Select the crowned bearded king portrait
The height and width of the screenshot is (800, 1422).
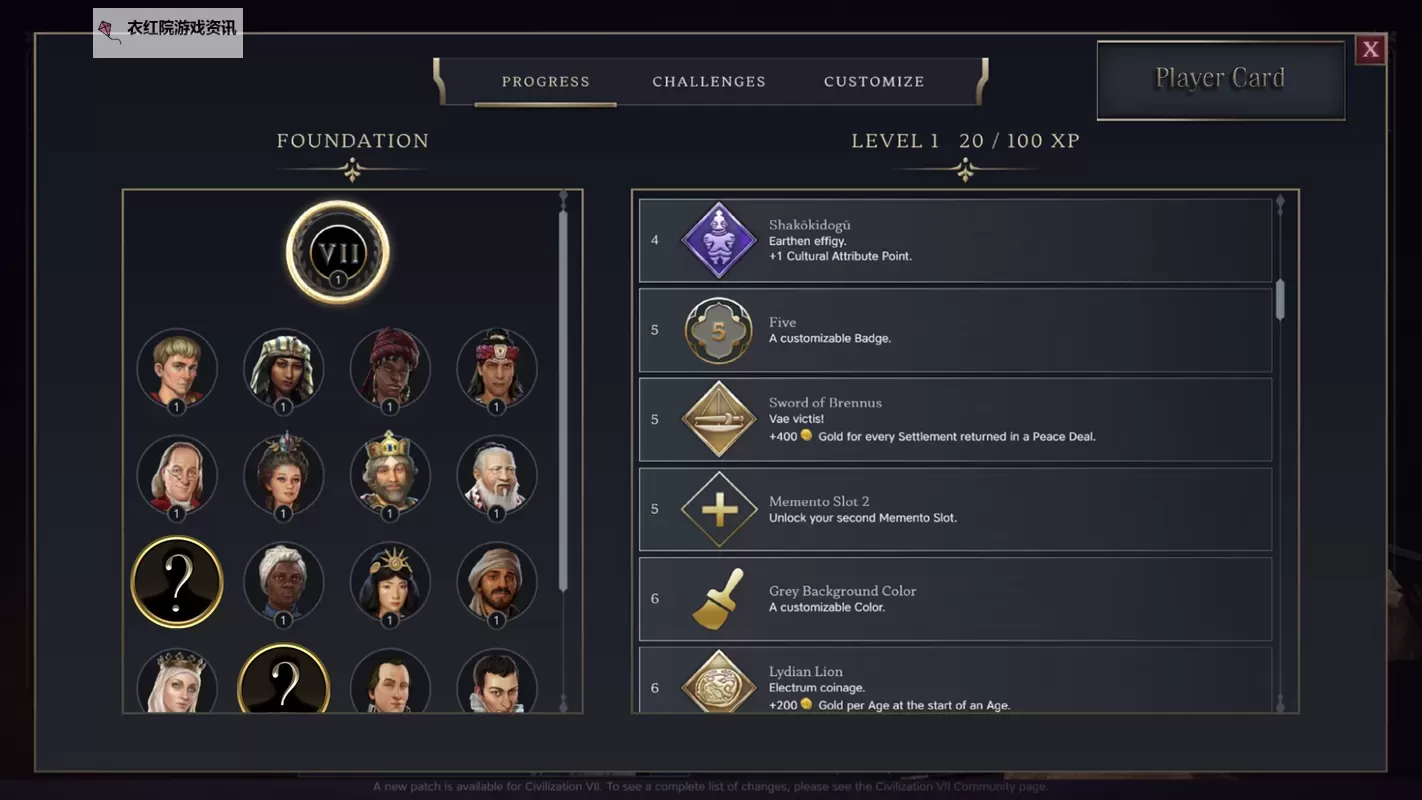[390, 475]
